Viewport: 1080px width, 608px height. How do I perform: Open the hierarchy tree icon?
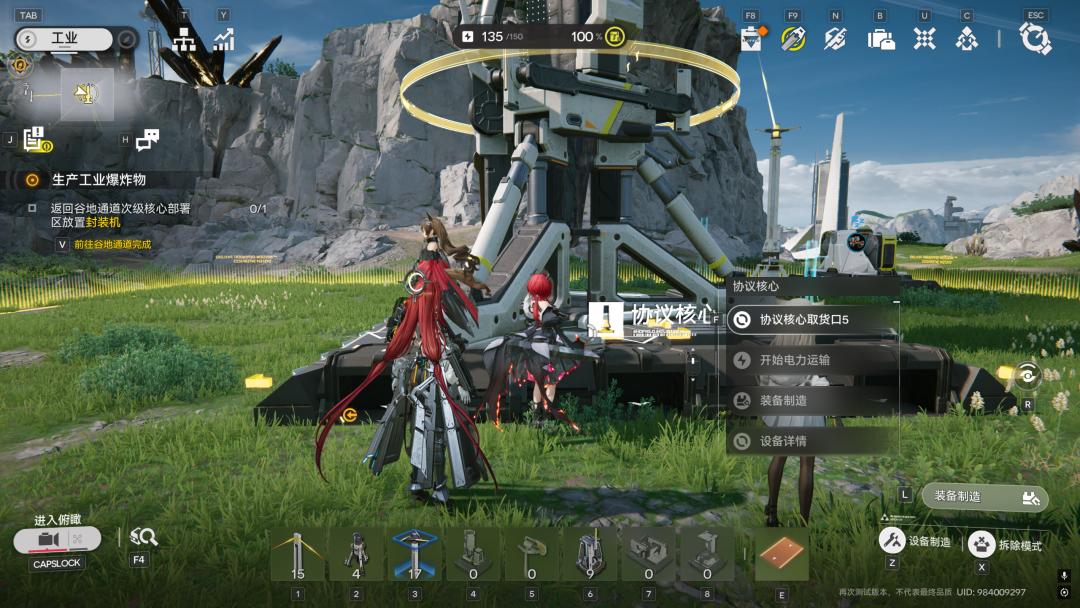click(184, 39)
